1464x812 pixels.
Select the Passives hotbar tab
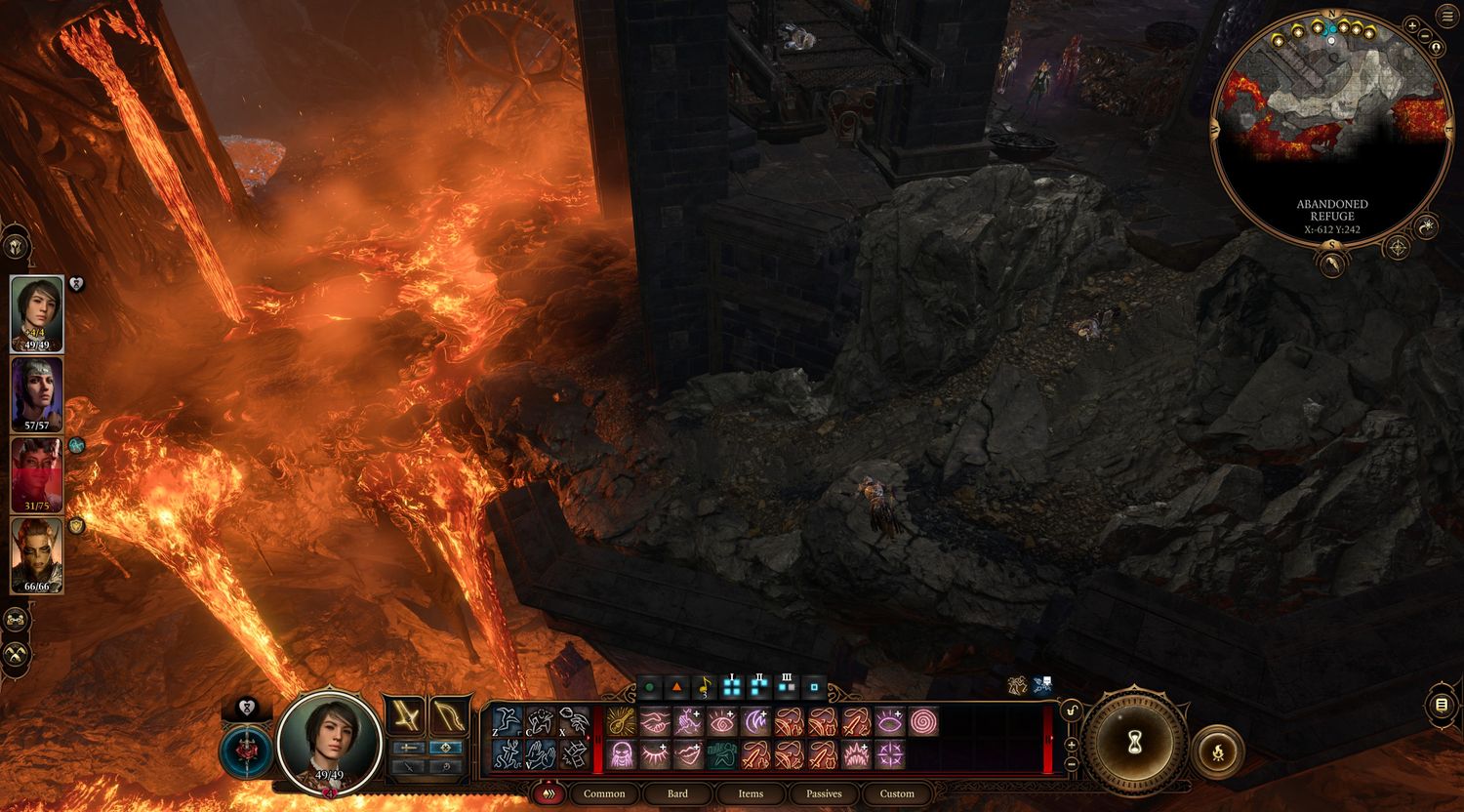coord(824,793)
